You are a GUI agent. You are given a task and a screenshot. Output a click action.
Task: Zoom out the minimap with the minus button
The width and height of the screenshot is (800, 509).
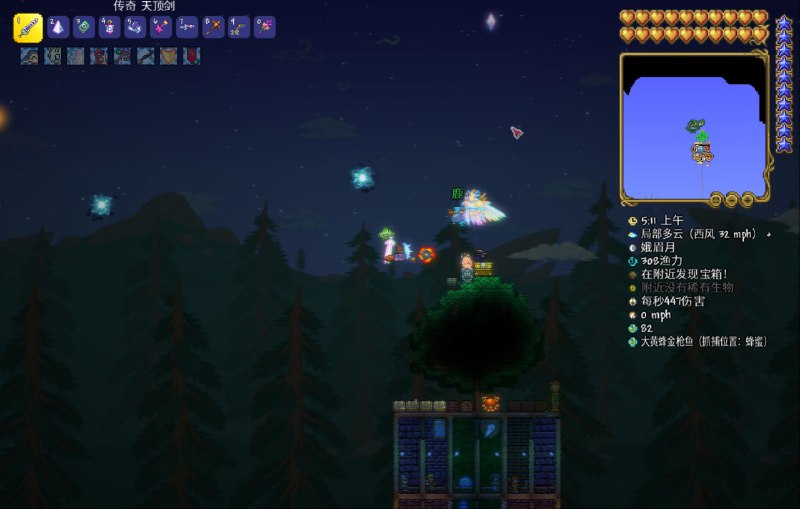[732, 199]
